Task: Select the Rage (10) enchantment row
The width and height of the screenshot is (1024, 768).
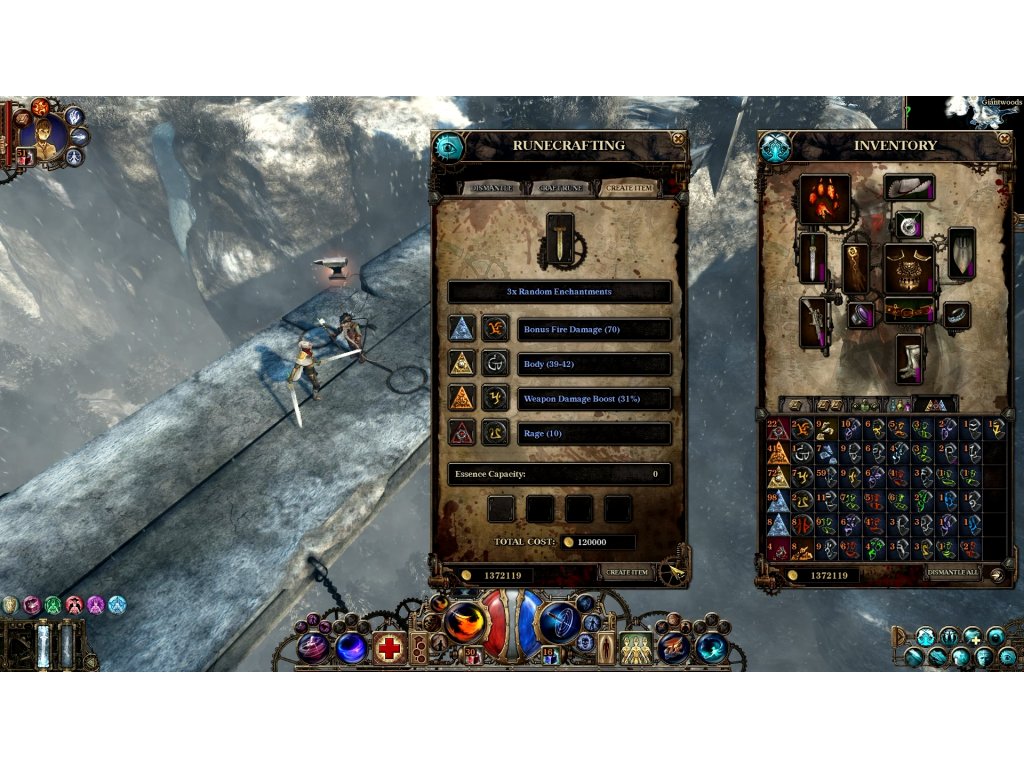Action: [593, 434]
